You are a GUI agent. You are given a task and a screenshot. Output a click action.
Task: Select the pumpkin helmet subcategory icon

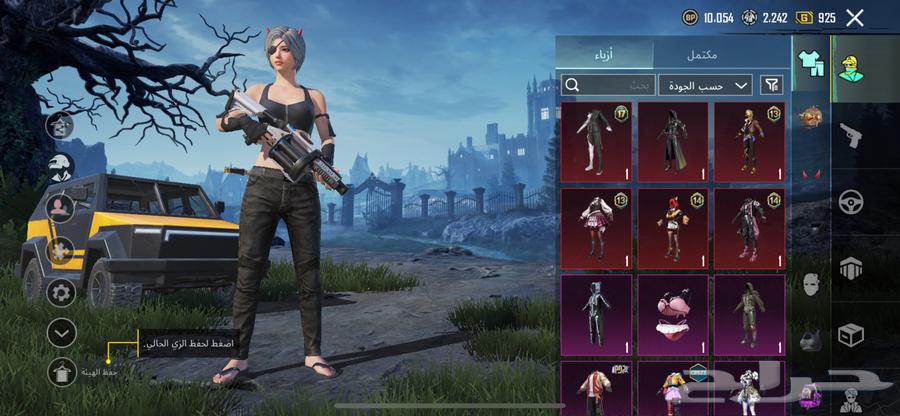810,117
